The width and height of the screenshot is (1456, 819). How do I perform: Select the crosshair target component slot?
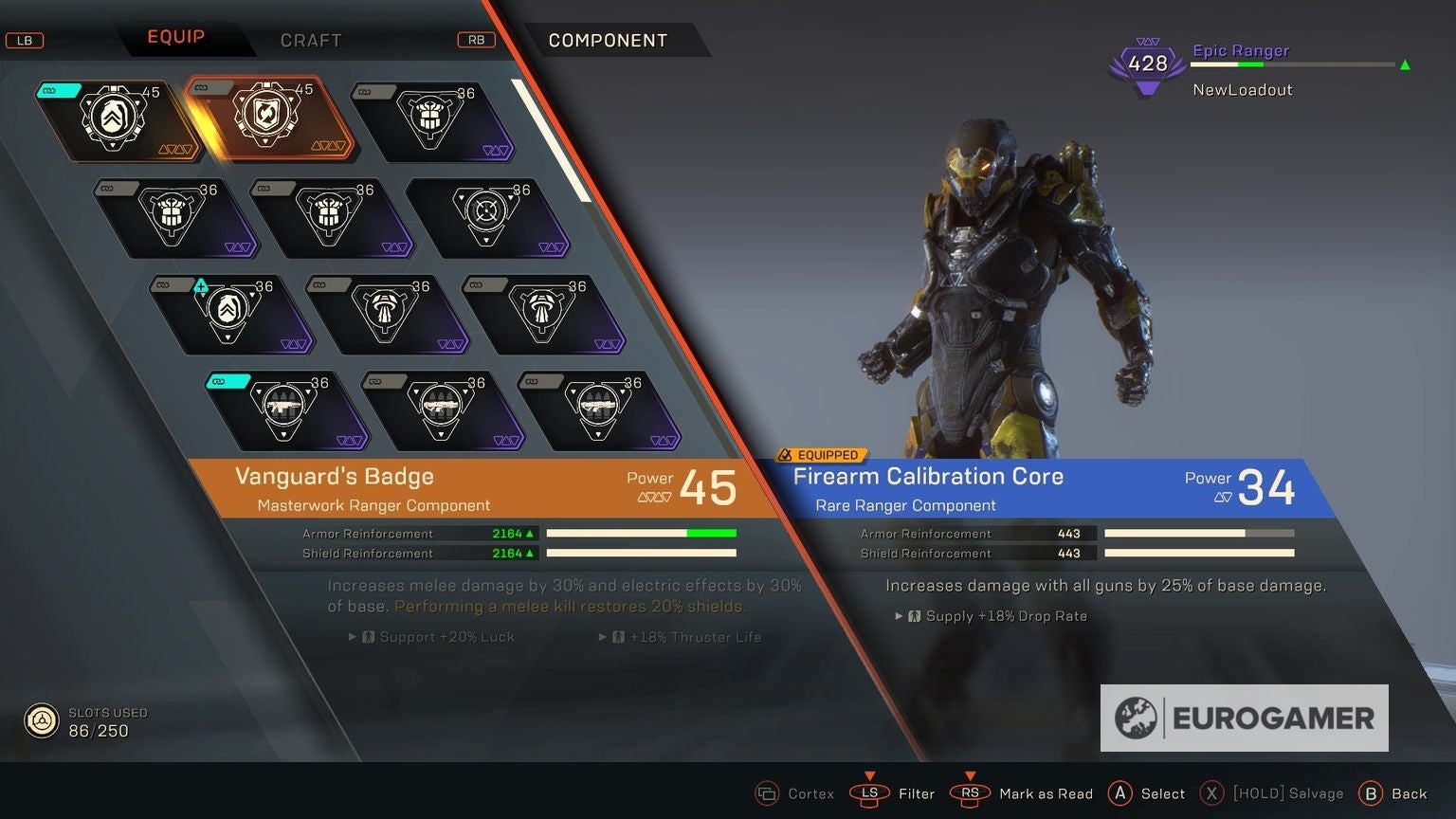tap(487, 217)
